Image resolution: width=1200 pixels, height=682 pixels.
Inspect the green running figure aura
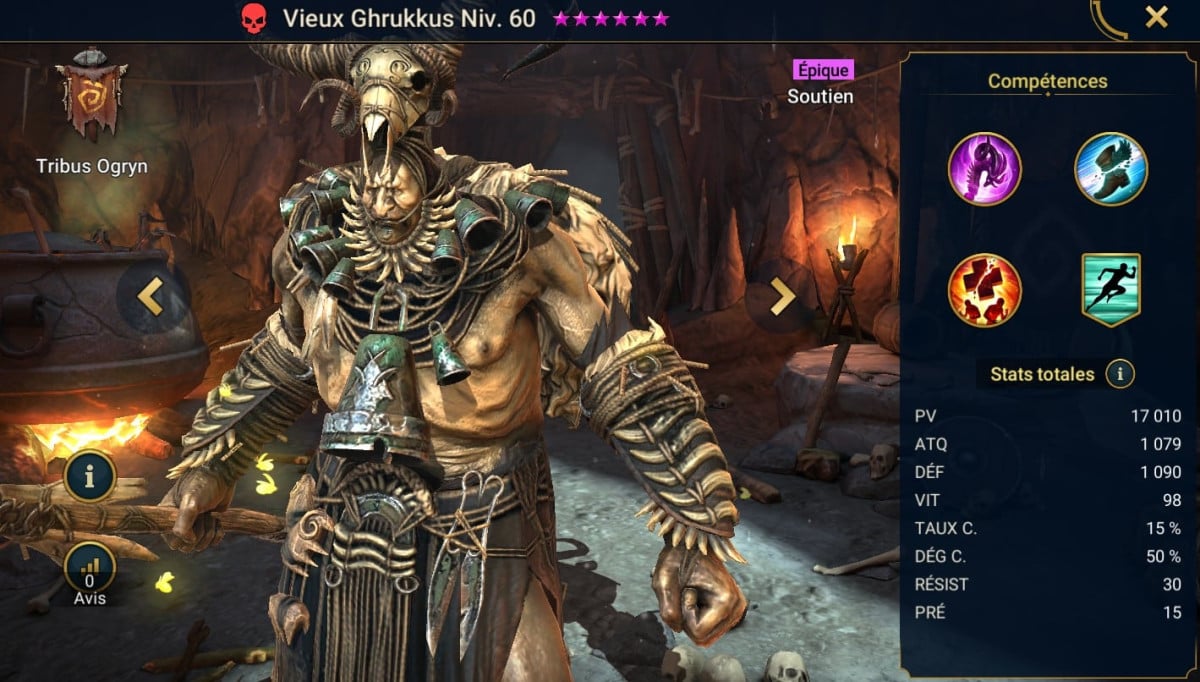[1110, 290]
